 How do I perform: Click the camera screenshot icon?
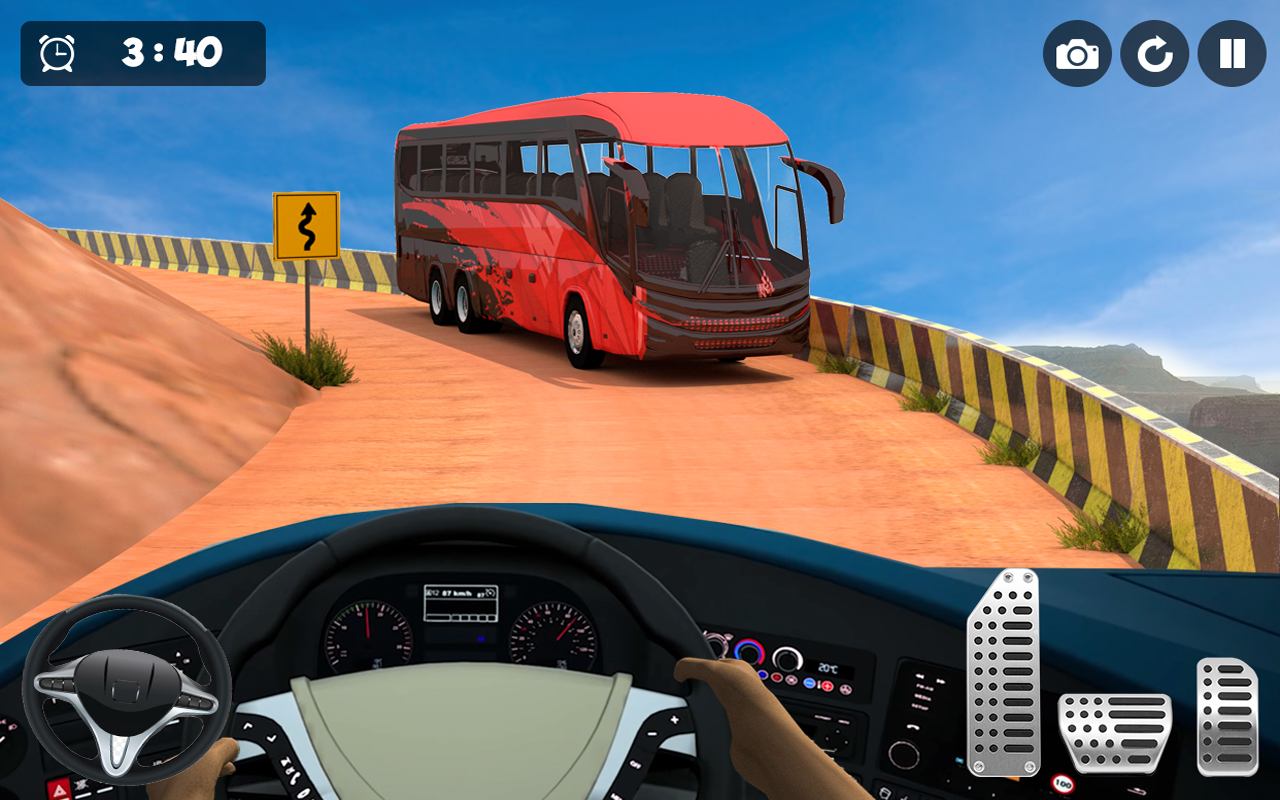click(1077, 54)
